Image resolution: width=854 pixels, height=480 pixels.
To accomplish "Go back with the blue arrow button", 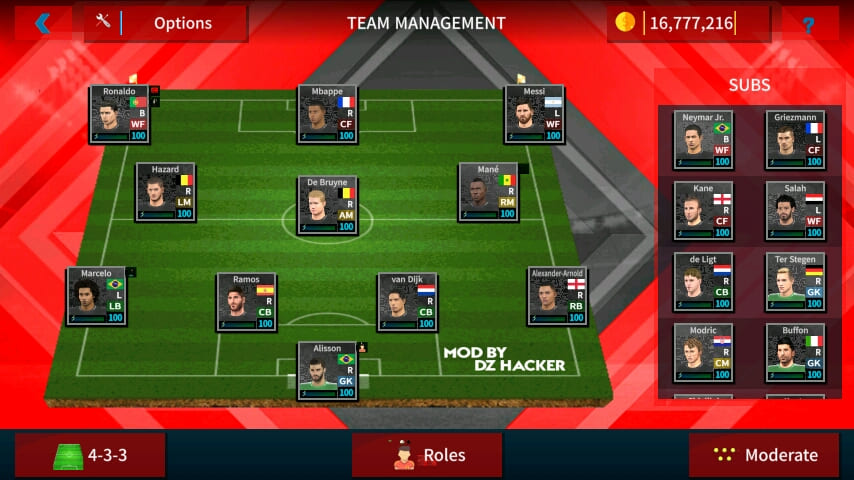I will pos(42,23).
